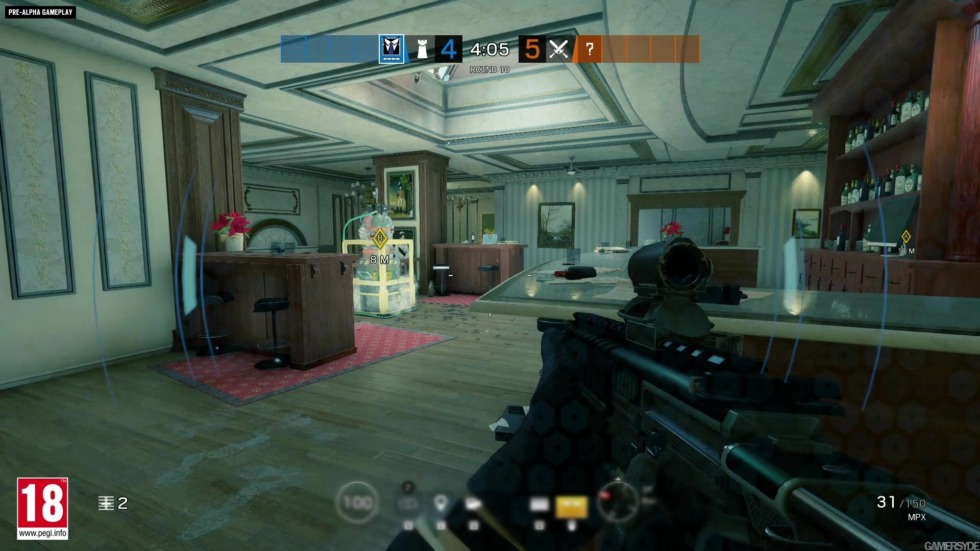Select the unknown orange question mark slot

coord(589,49)
